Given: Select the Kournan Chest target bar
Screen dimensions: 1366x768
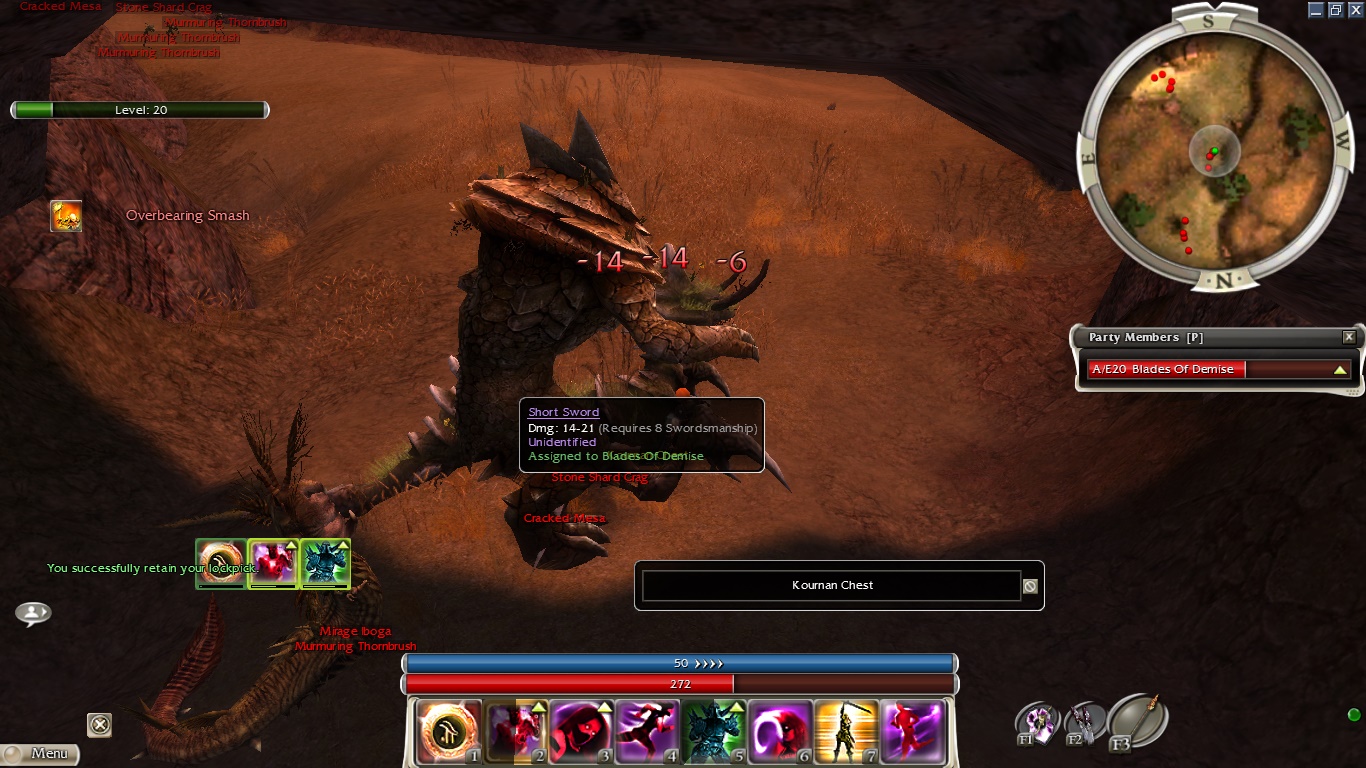Looking at the screenshot, I should pos(831,586).
